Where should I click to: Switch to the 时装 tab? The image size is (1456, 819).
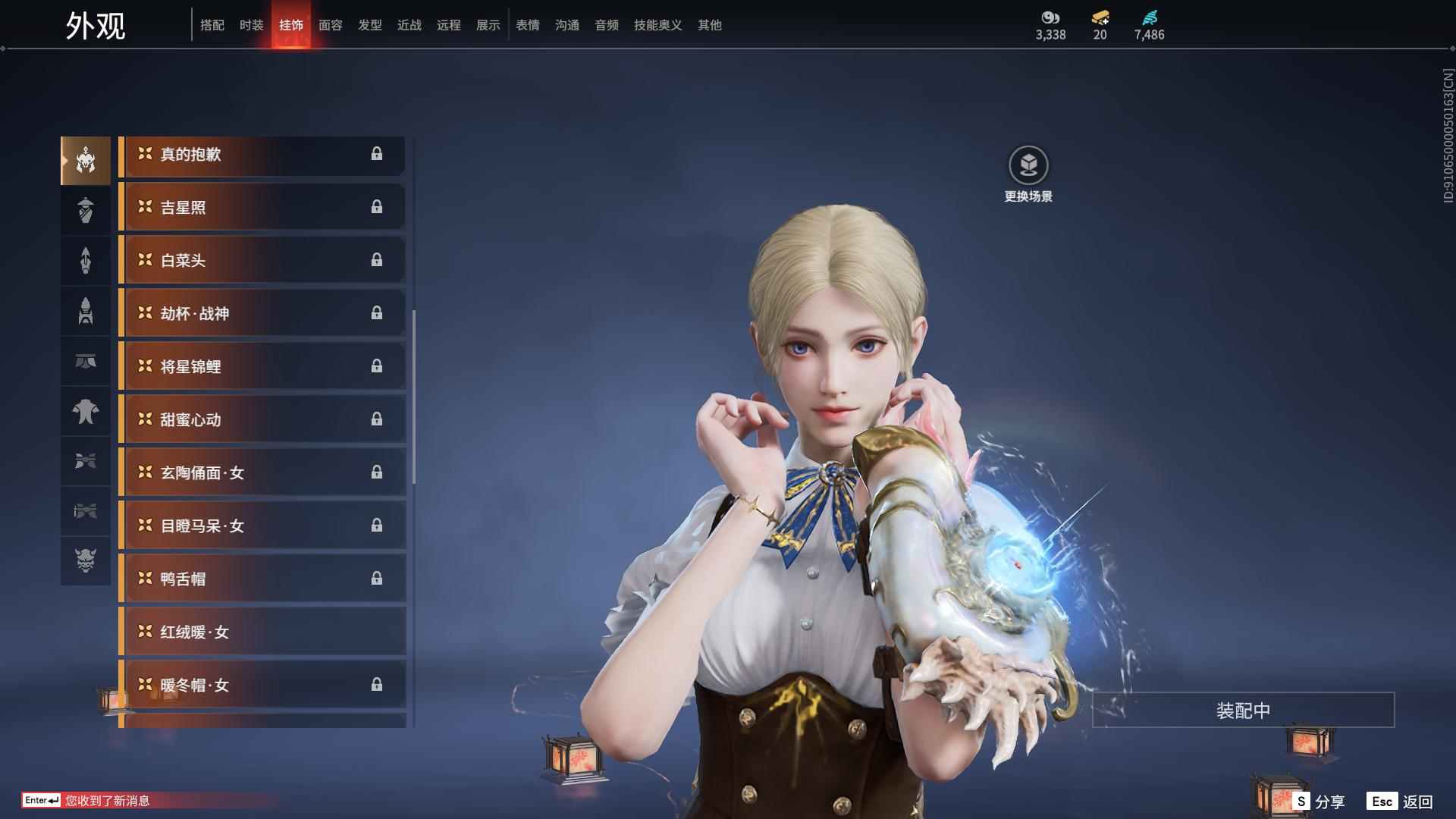[x=251, y=25]
